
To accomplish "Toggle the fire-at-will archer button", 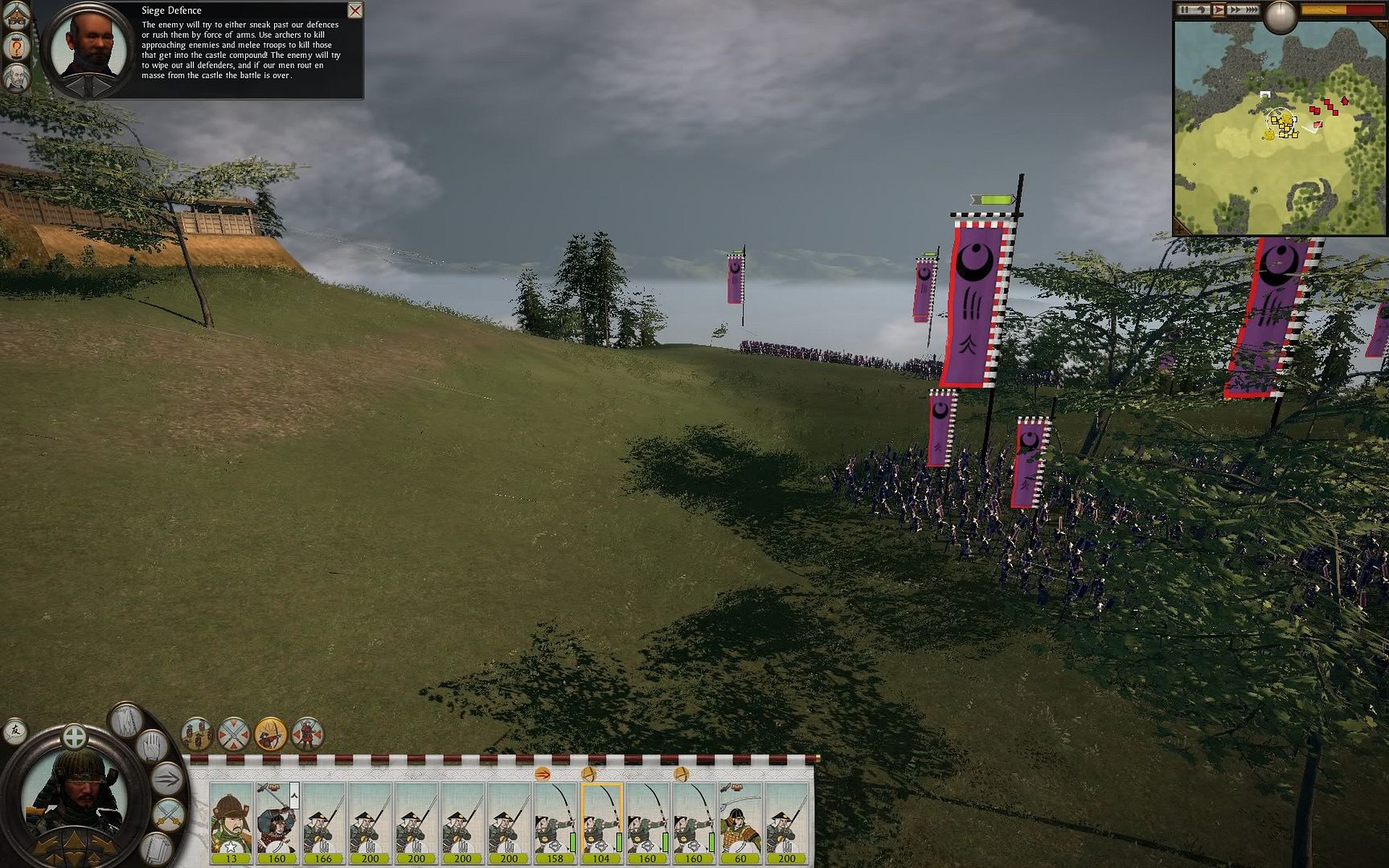I will point(270,734).
